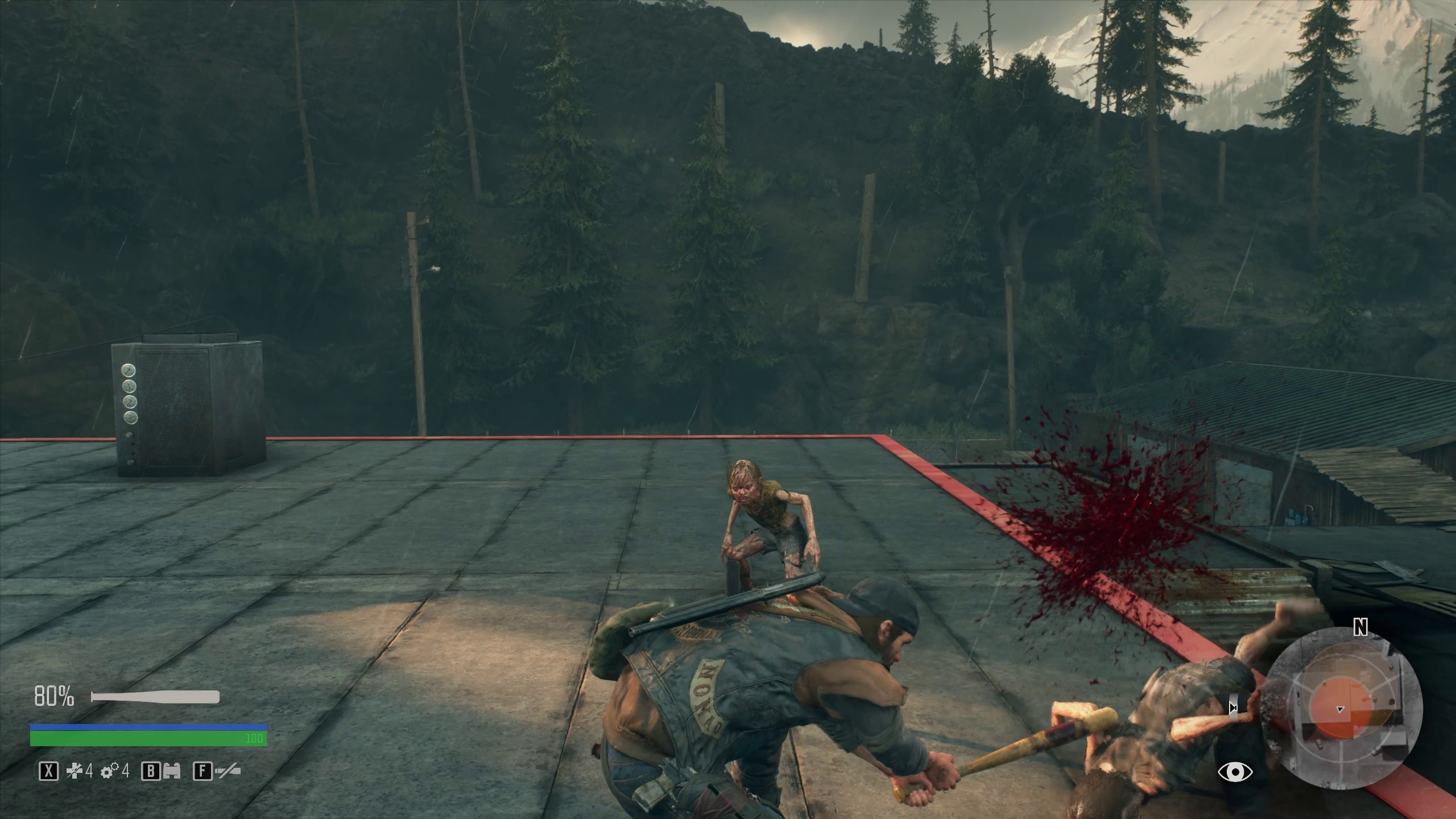
Task: Select the baseball bat weapon icon
Action: tap(155, 697)
